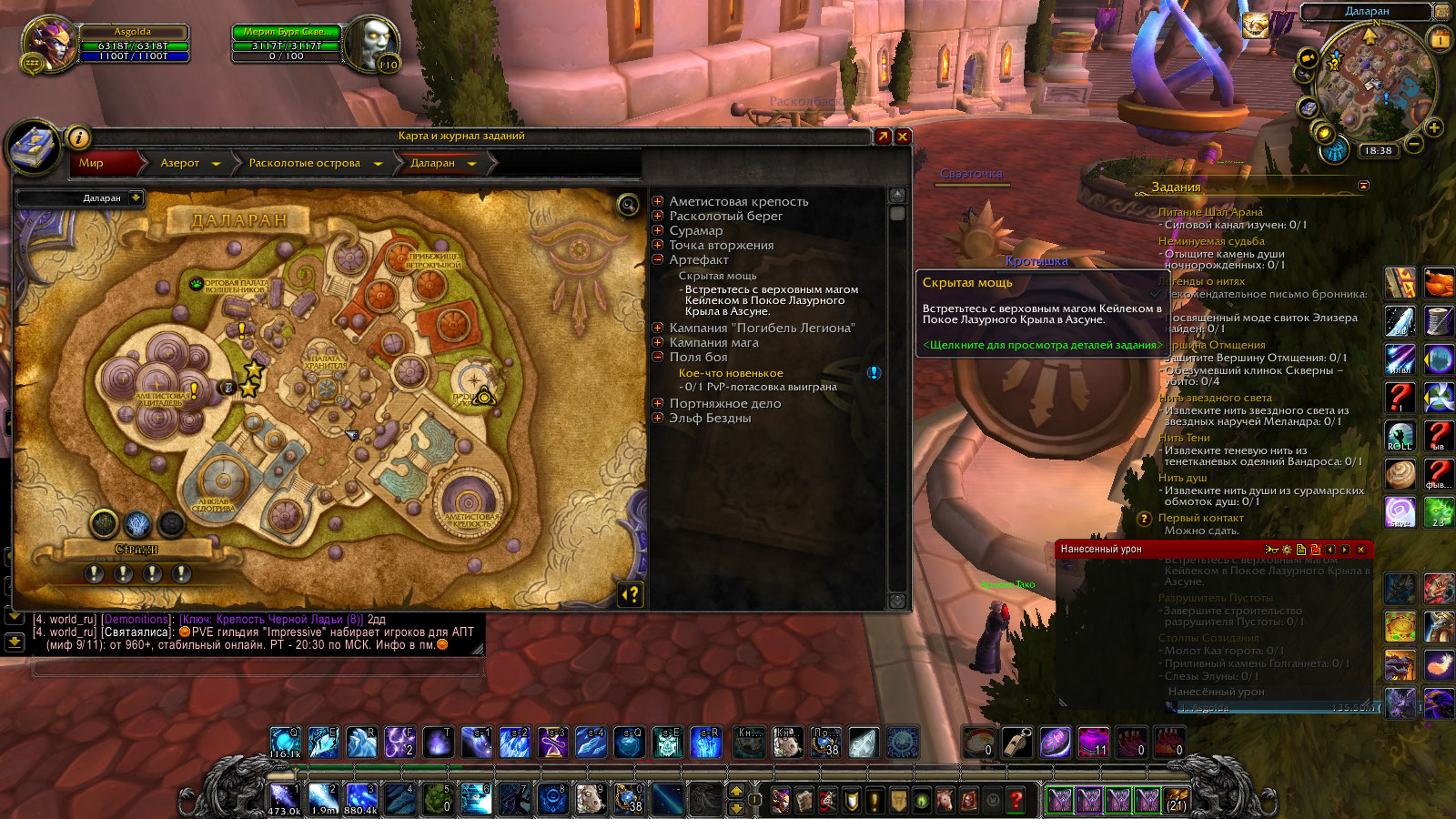Collapse the Задания objective tracker

(x=1363, y=186)
